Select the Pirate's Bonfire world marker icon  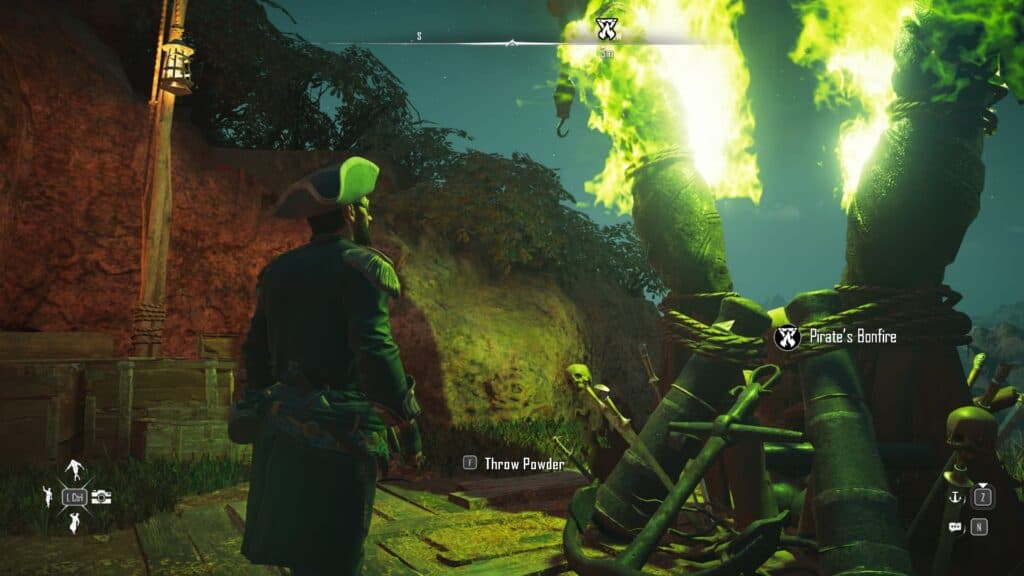[787, 338]
